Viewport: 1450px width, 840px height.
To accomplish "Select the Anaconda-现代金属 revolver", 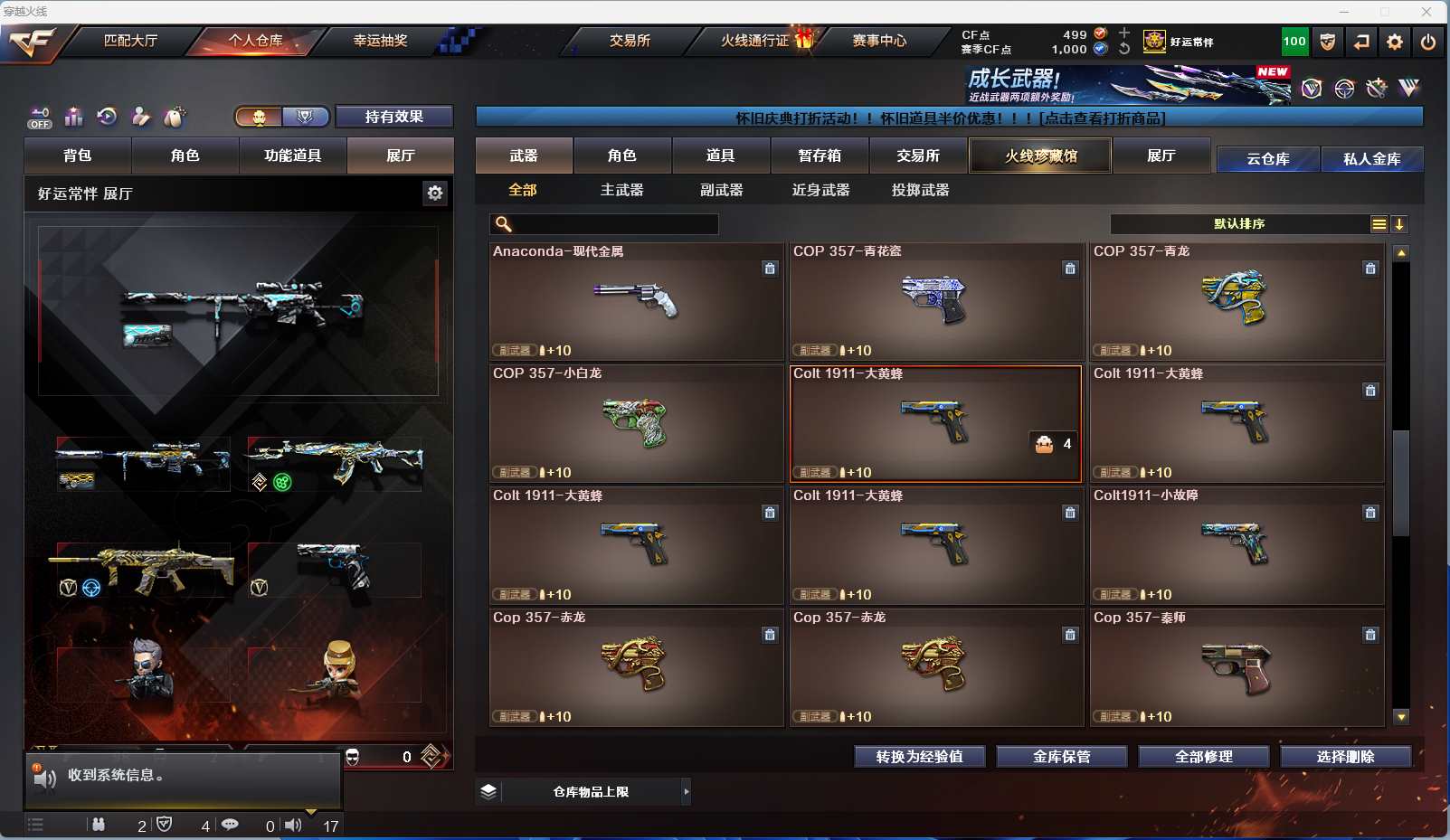I will point(636,301).
